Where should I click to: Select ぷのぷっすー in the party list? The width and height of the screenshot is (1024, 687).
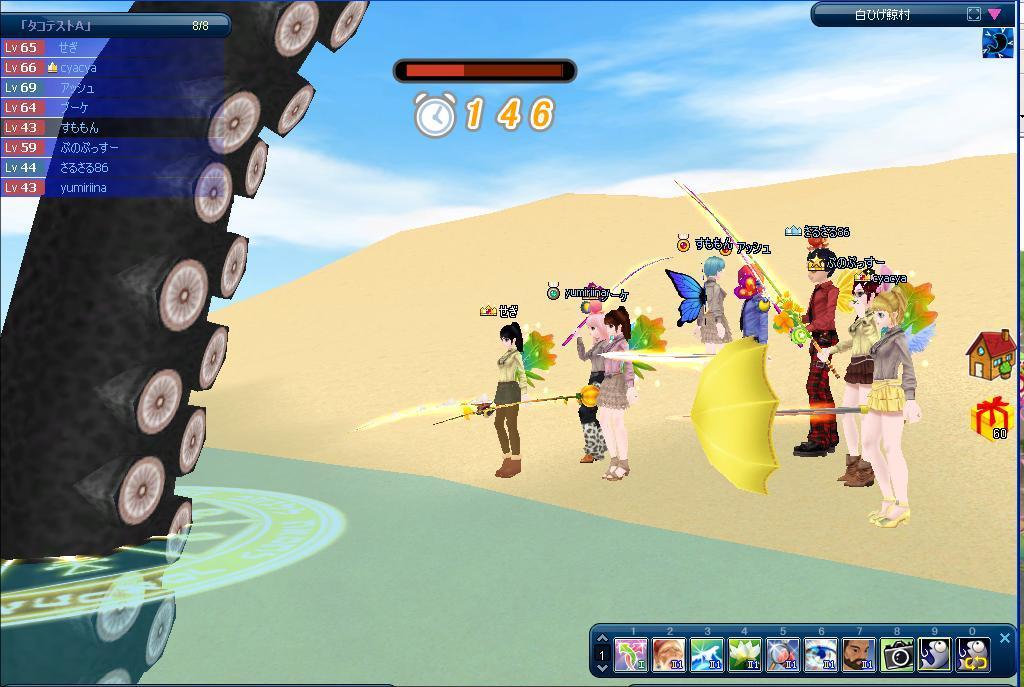pos(110,147)
